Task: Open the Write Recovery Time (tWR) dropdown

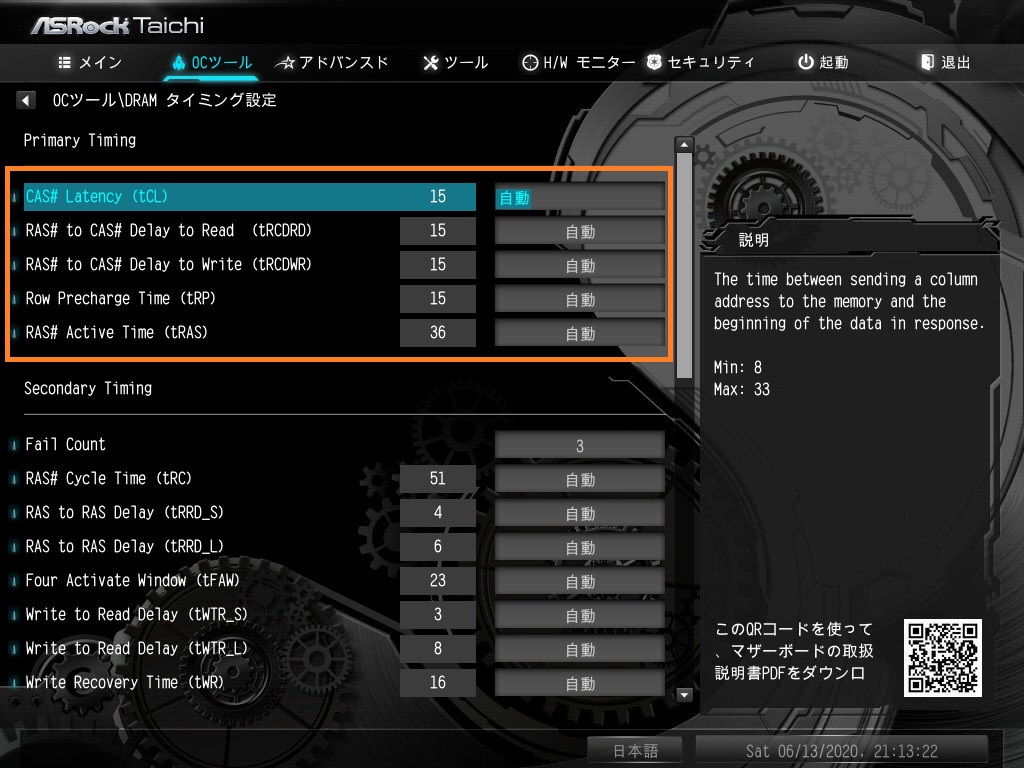Action: point(580,683)
